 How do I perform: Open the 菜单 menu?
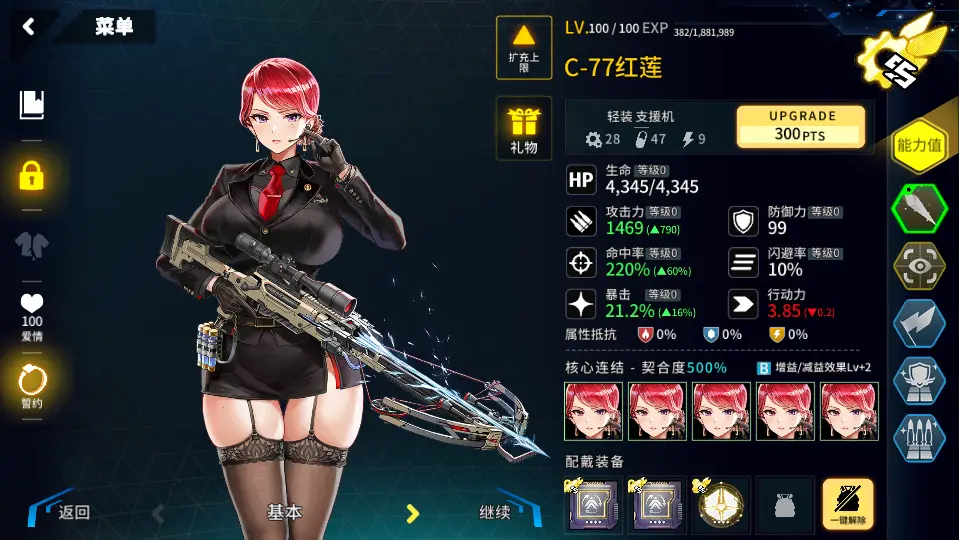(x=113, y=27)
